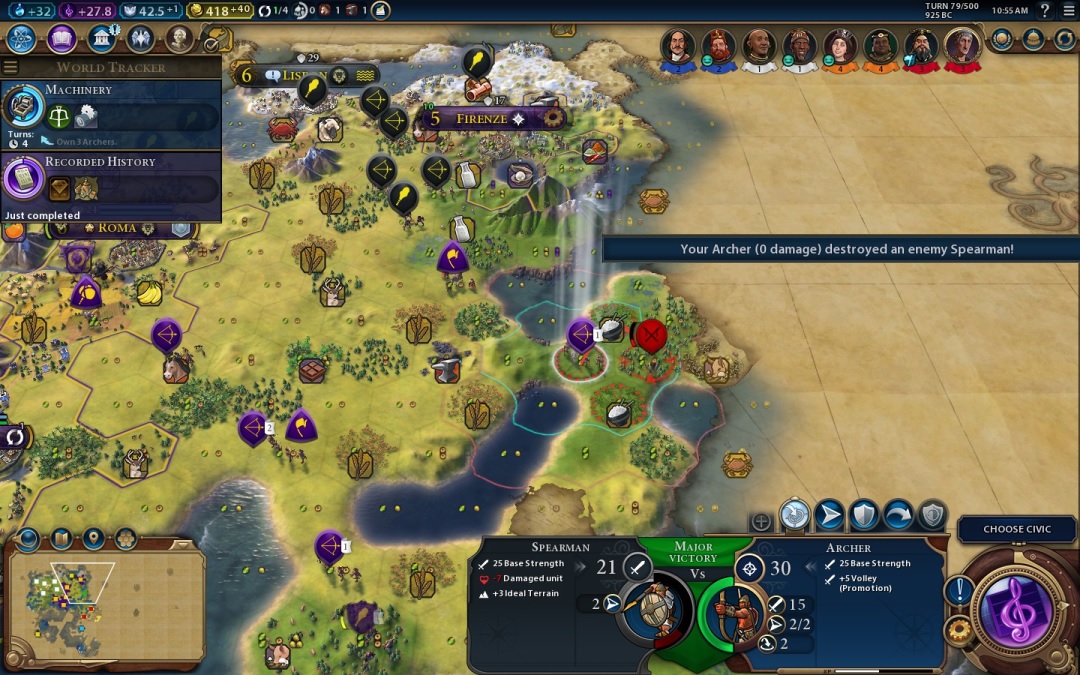Open the Civics tree
The image size is (1080, 675).
tap(61, 39)
